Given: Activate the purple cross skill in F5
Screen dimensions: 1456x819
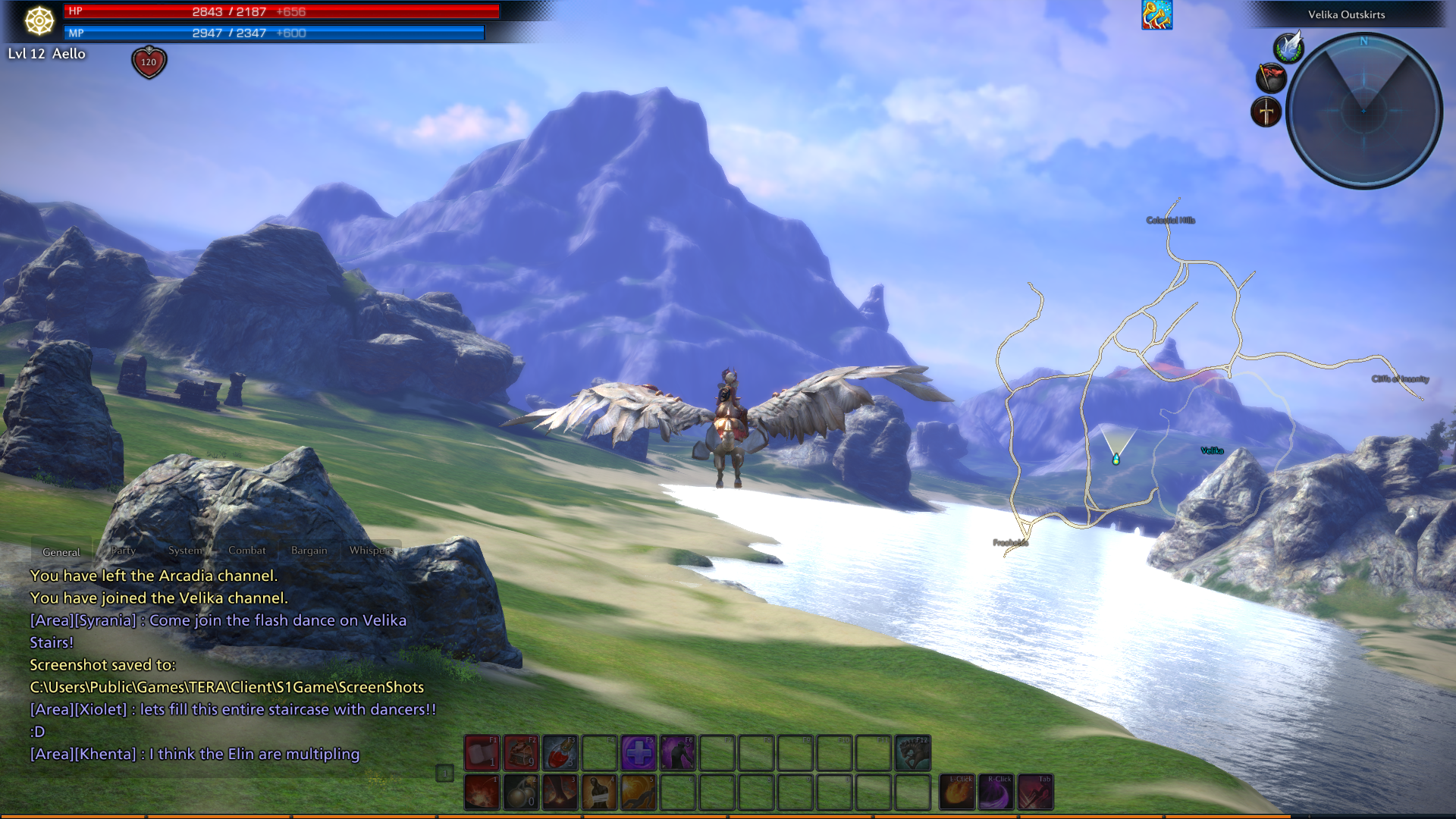Looking at the screenshot, I should pos(639,753).
